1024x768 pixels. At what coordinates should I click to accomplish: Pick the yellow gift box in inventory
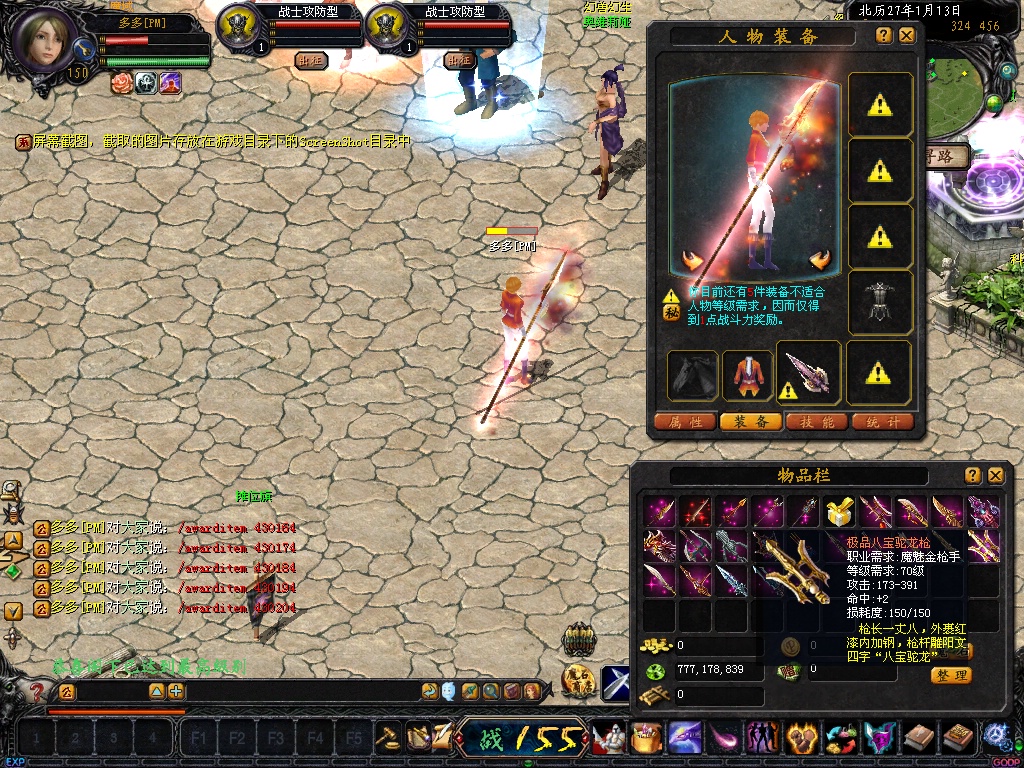[839, 513]
